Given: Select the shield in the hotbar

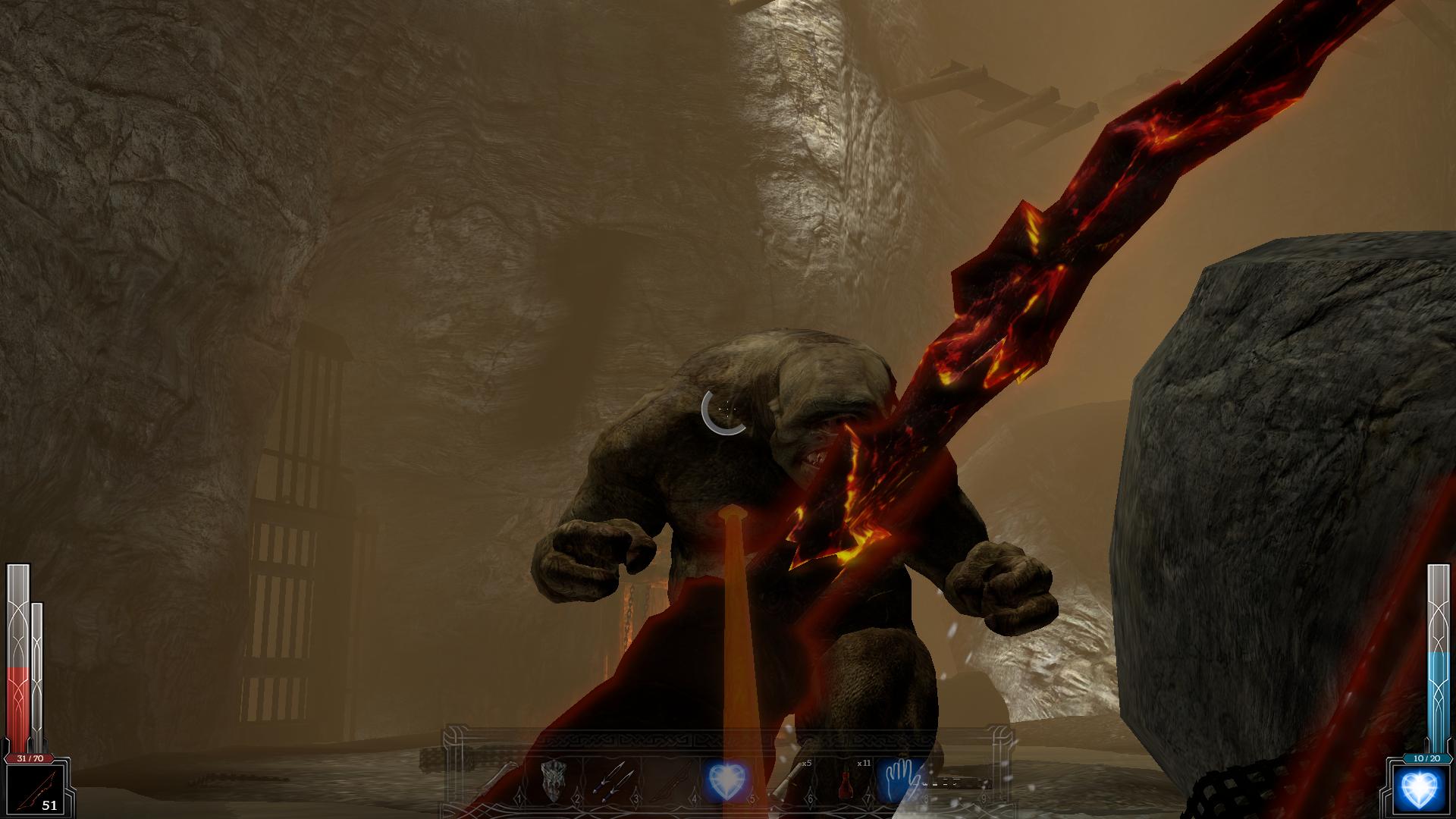Looking at the screenshot, I should 554,781.
